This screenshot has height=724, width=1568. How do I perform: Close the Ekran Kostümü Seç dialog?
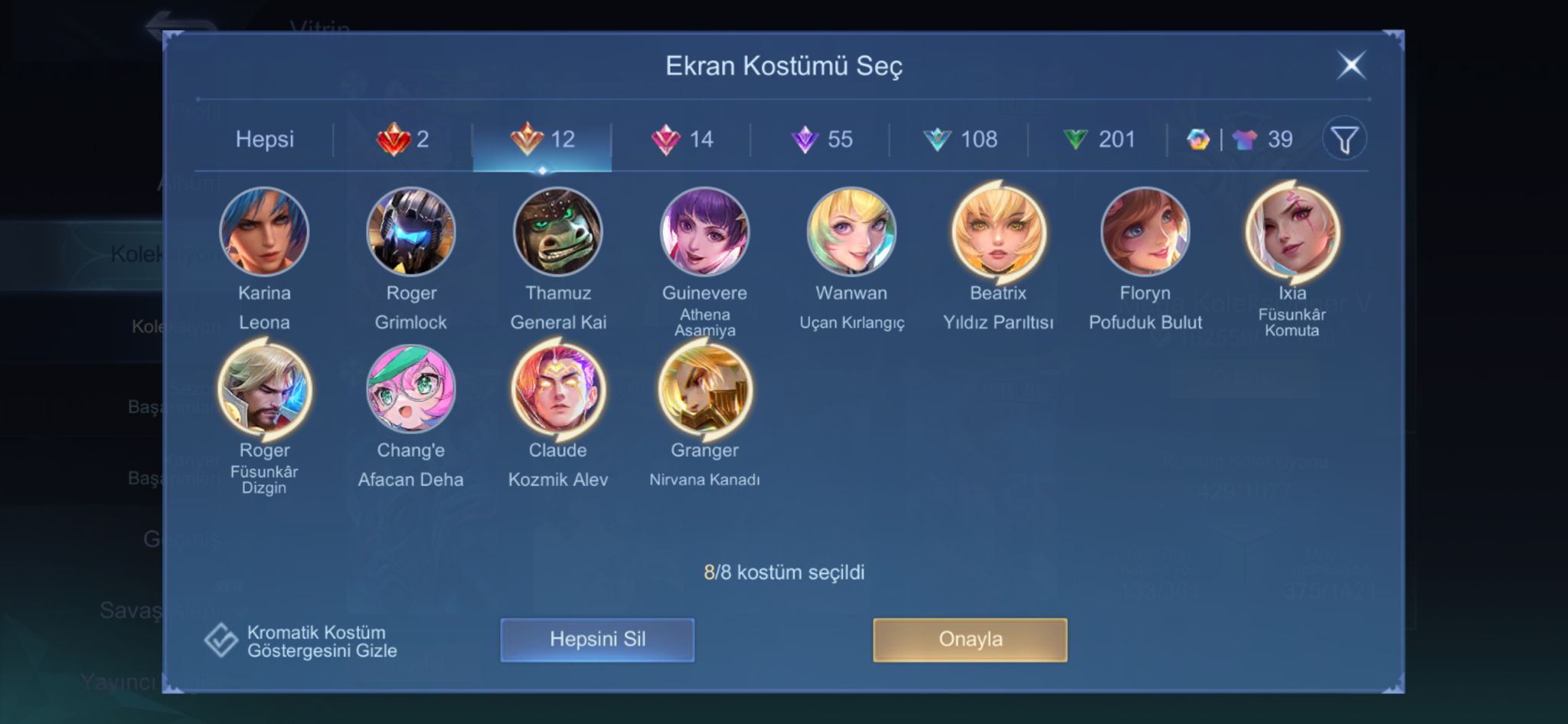(1351, 65)
